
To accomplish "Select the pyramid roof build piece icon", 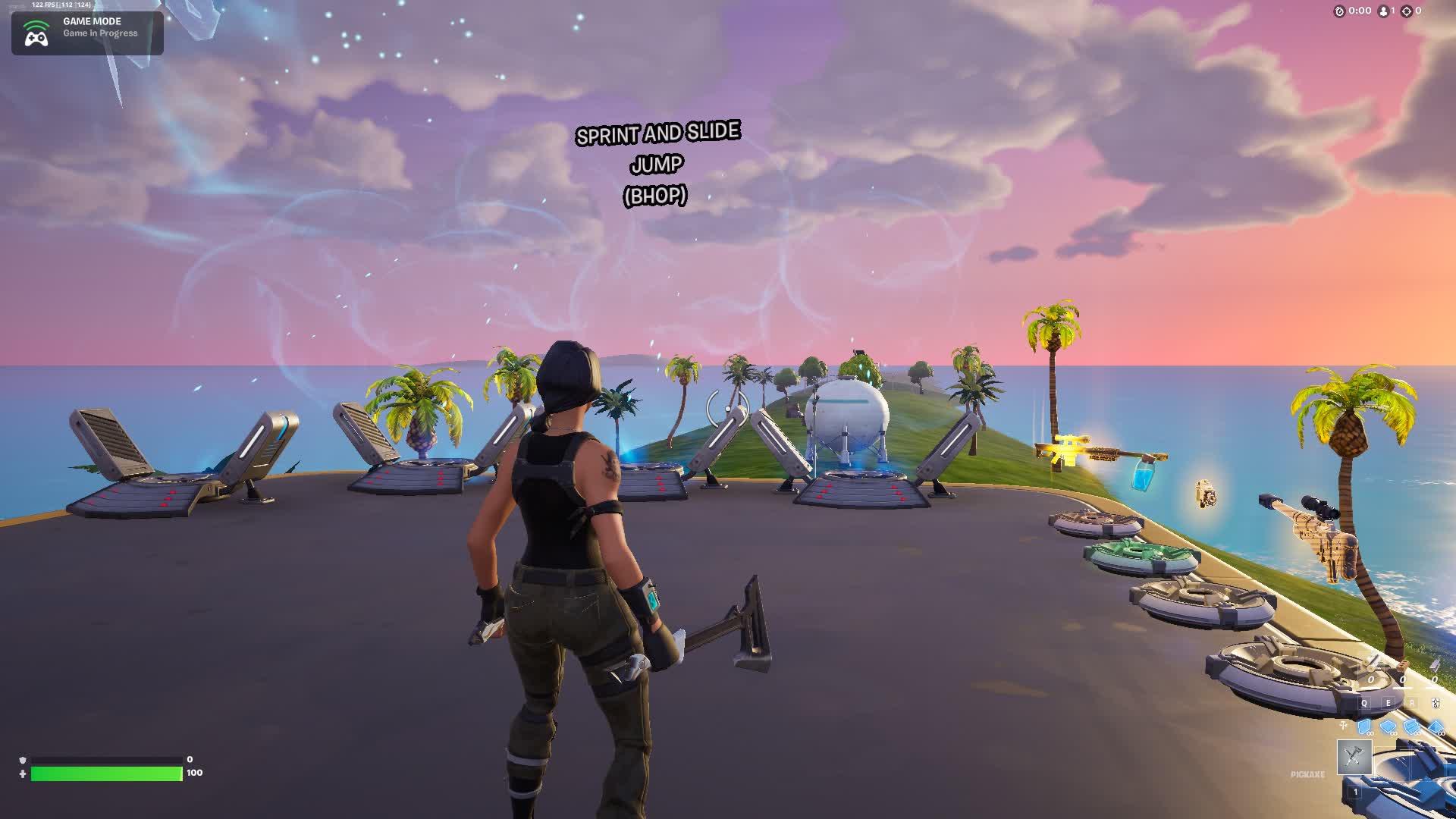I will (1437, 727).
